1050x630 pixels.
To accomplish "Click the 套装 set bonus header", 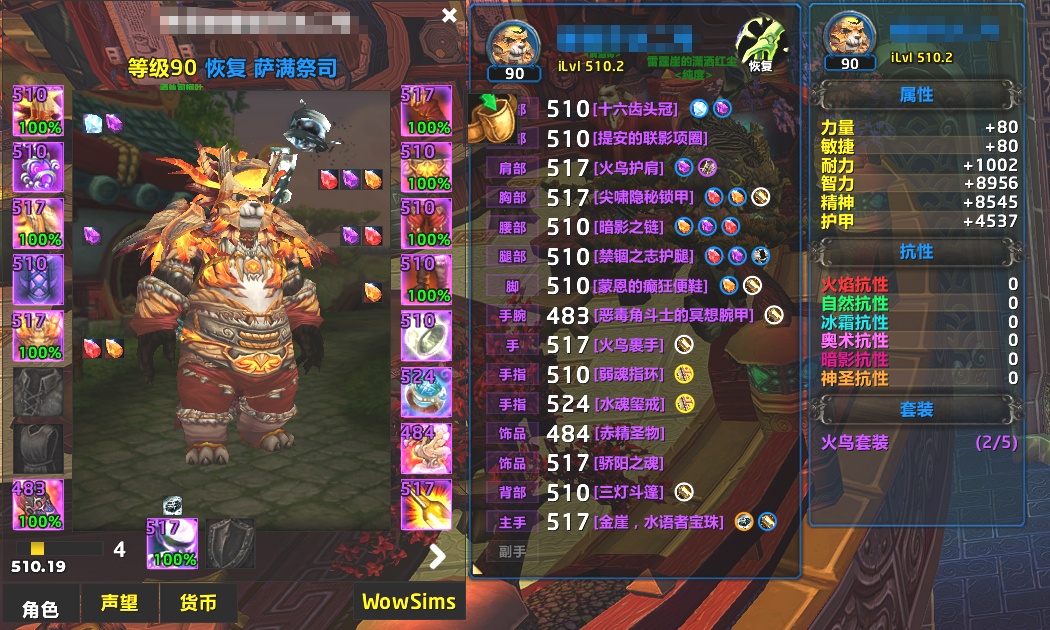I will 916,409.
